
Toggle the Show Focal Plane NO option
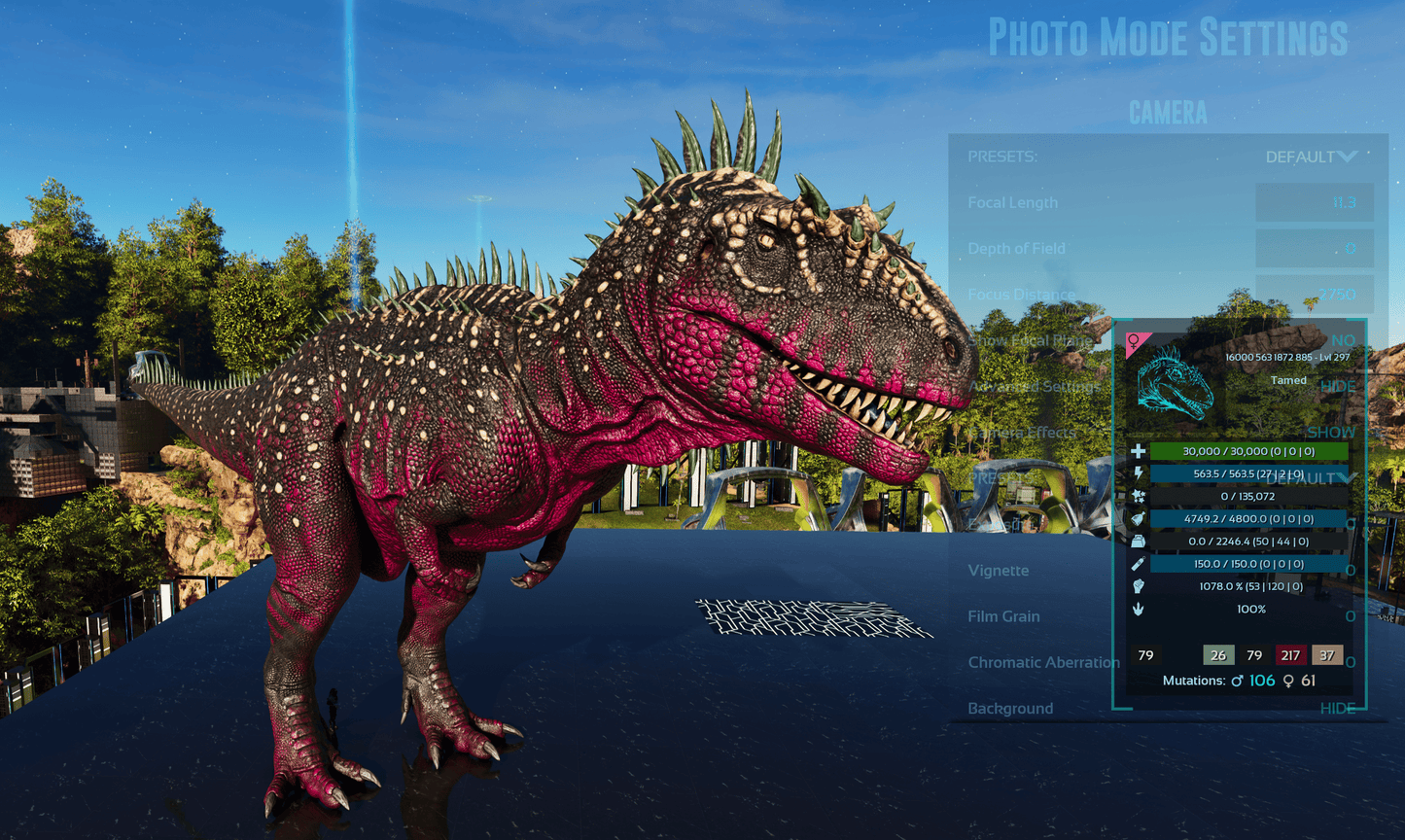[x=1343, y=340]
